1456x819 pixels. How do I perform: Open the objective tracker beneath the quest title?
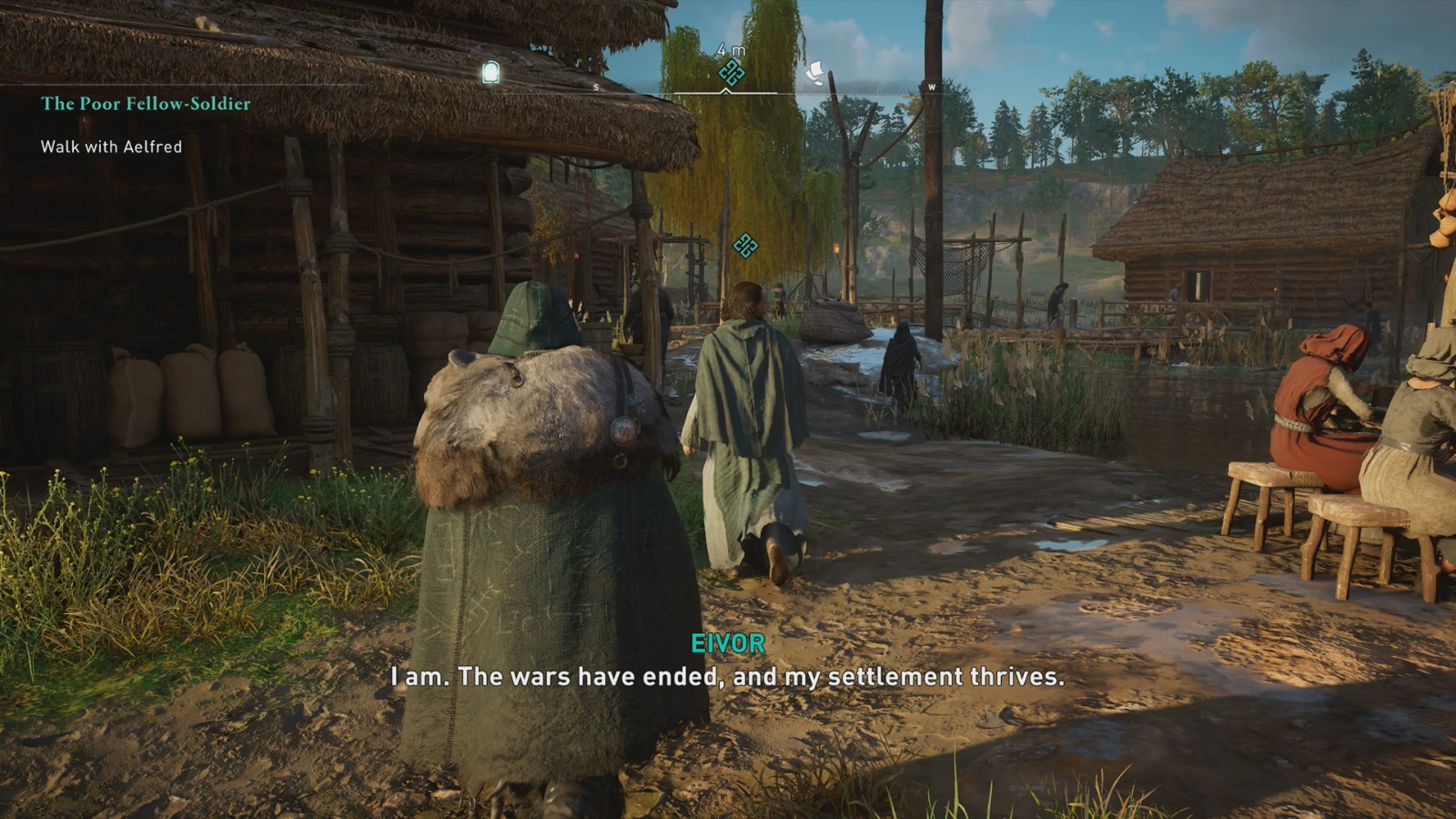click(111, 146)
